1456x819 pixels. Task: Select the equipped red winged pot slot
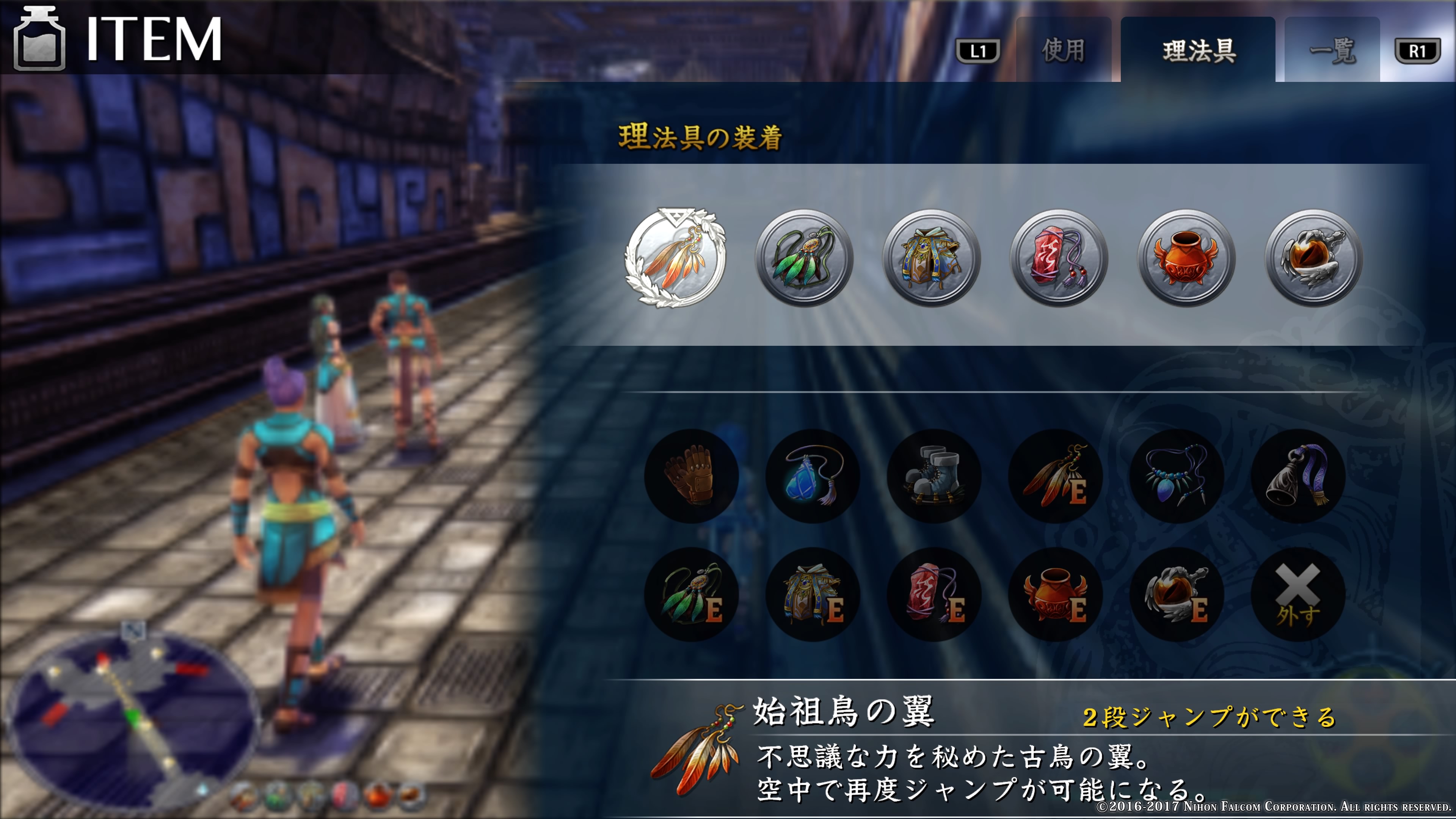tap(1186, 258)
